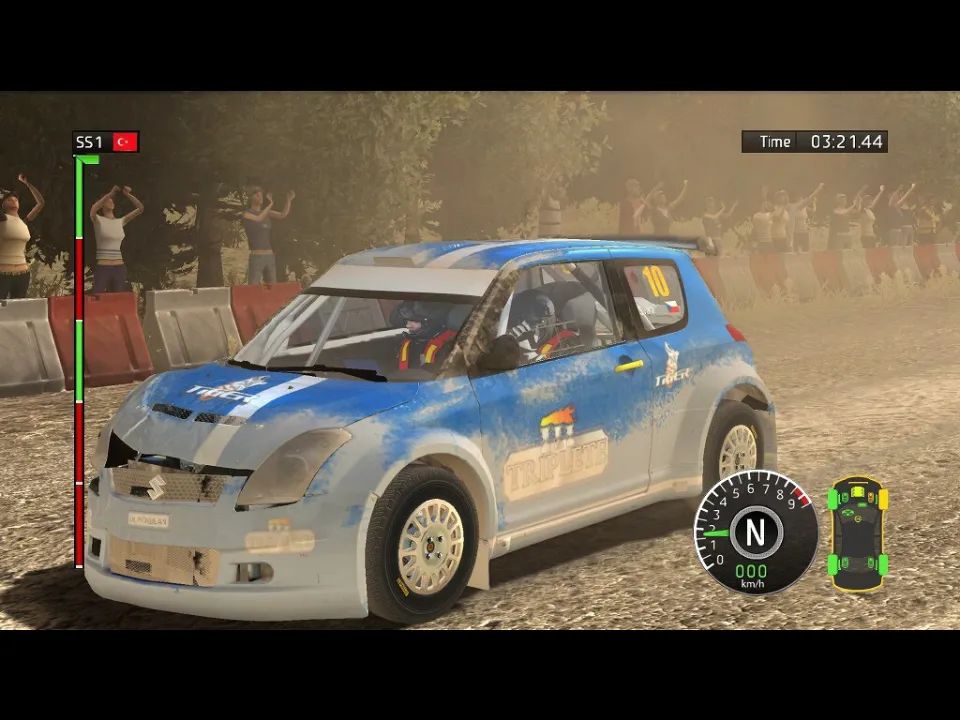The image size is (960, 720).
Task: Click the vertical stage progress track
Action: 79,362
